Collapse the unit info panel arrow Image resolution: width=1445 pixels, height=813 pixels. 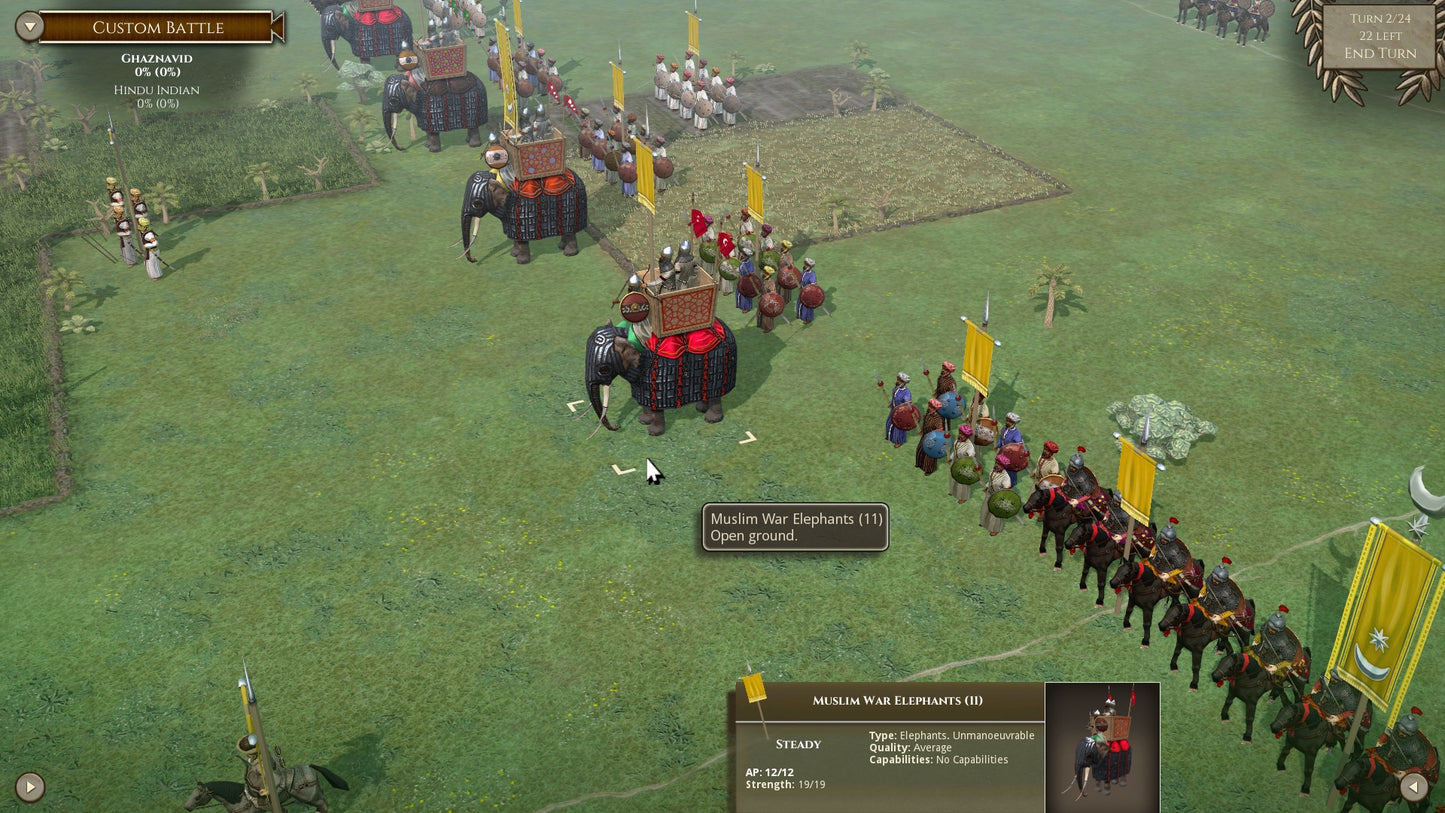1414,787
